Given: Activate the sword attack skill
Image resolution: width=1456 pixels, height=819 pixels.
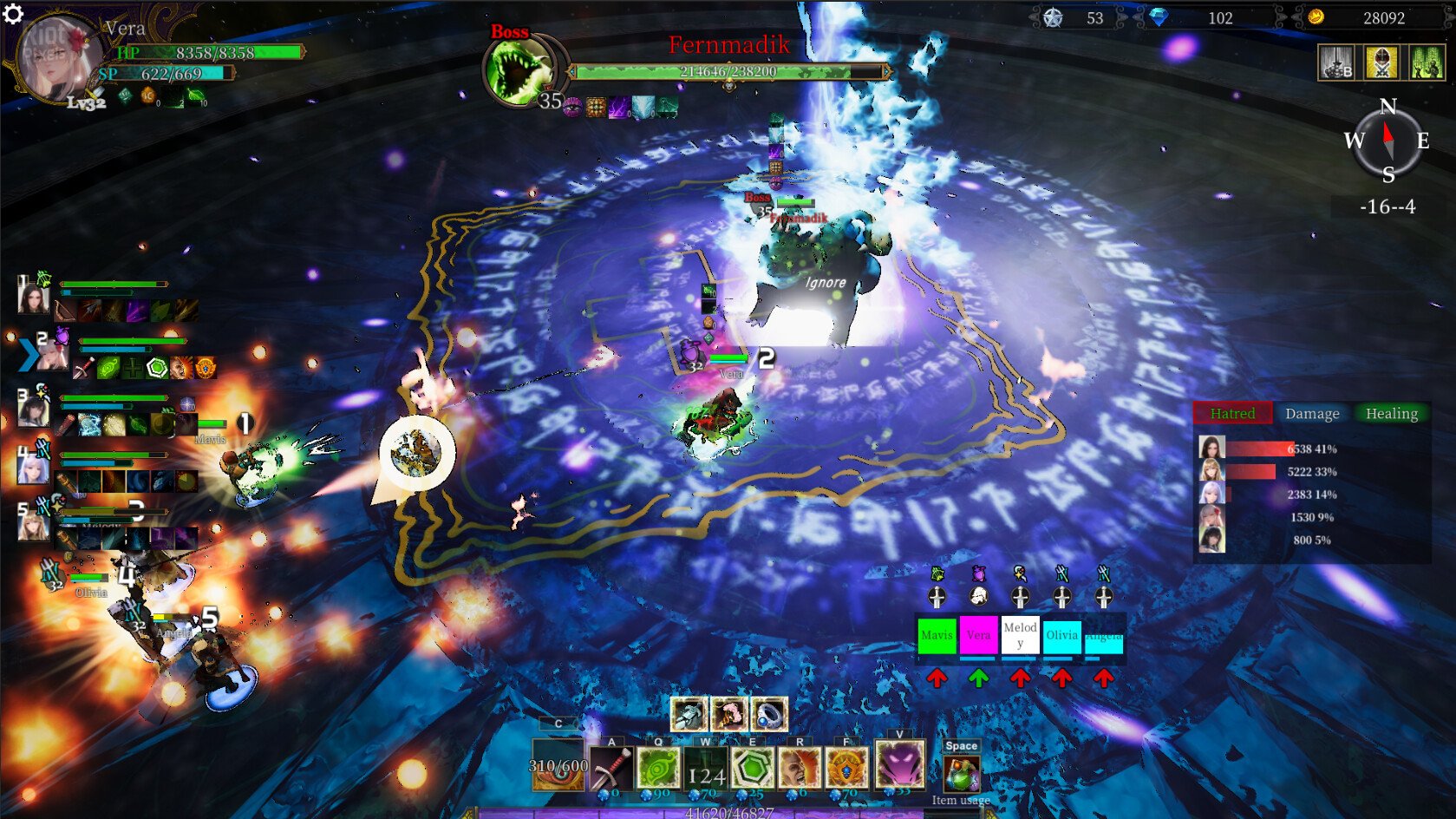Looking at the screenshot, I should coord(610,769).
